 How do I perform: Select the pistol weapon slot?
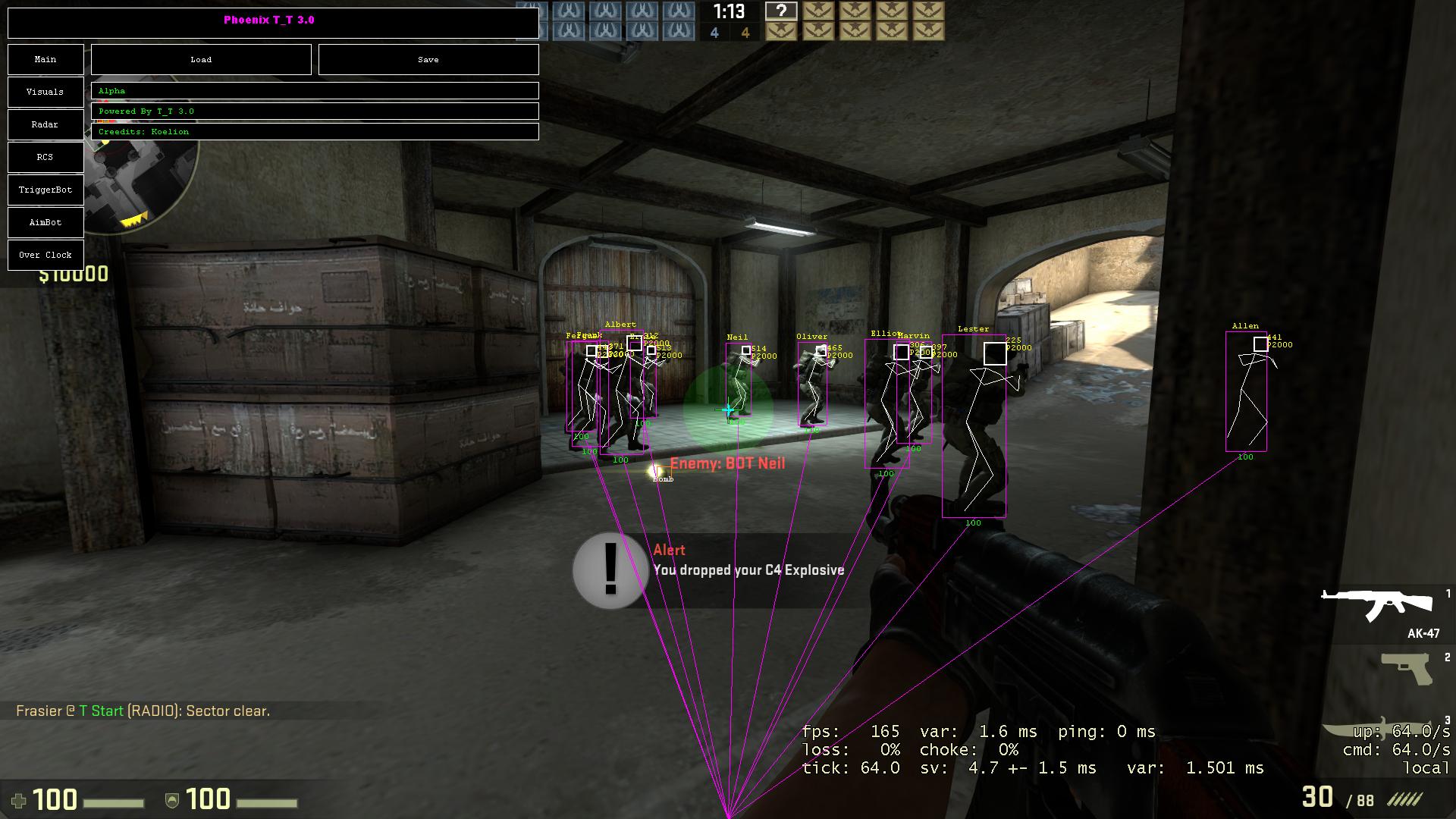(x=1407, y=669)
